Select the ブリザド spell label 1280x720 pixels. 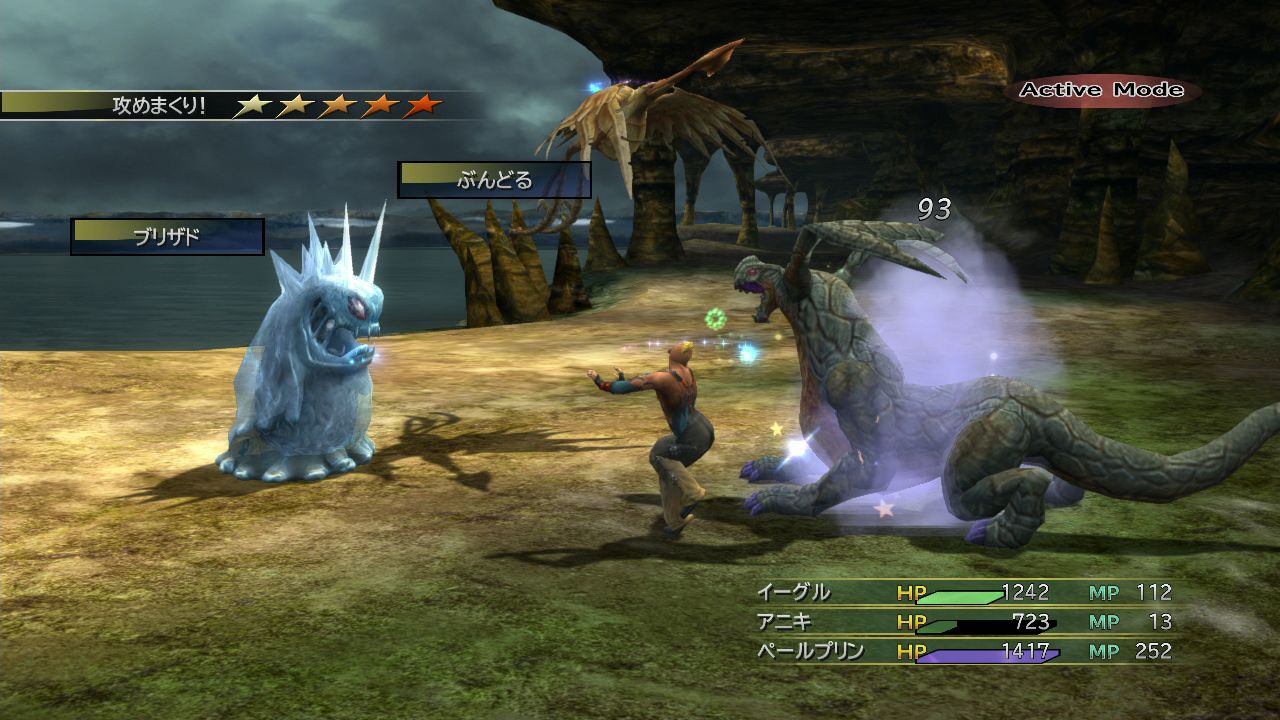167,237
